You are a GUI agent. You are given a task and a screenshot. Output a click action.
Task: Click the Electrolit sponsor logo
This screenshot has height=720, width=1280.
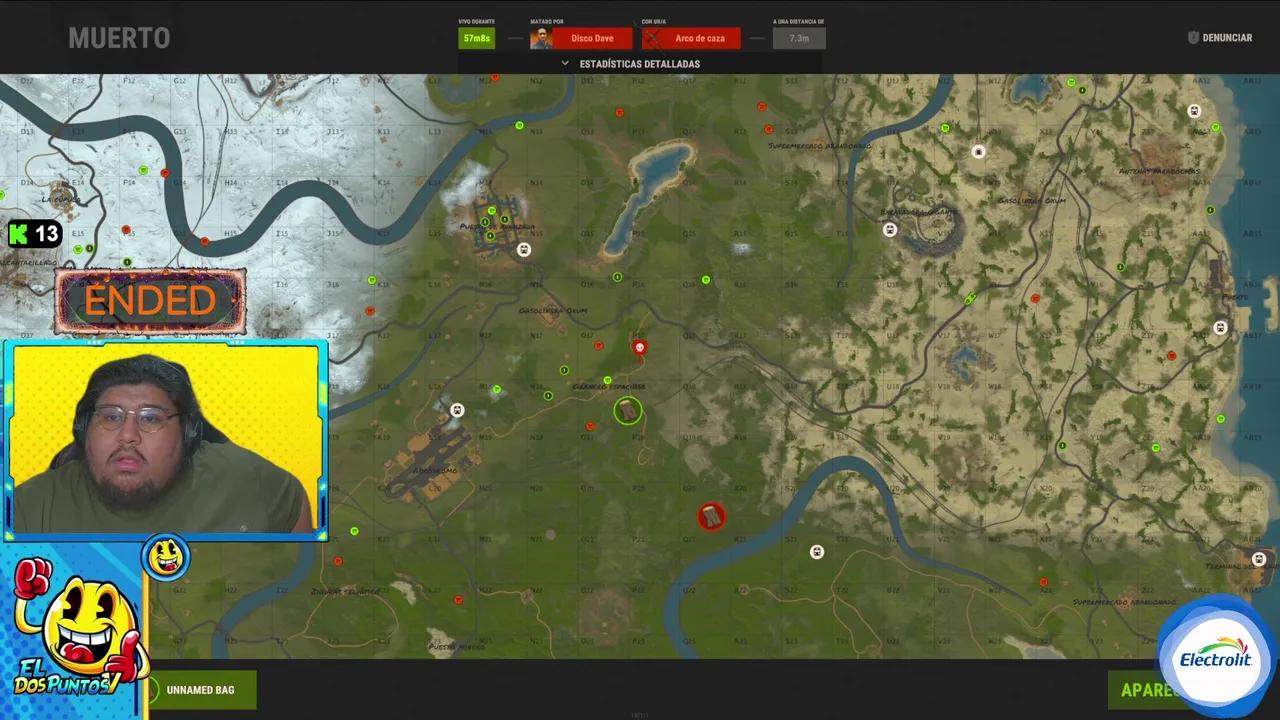[x=1215, y=655]
